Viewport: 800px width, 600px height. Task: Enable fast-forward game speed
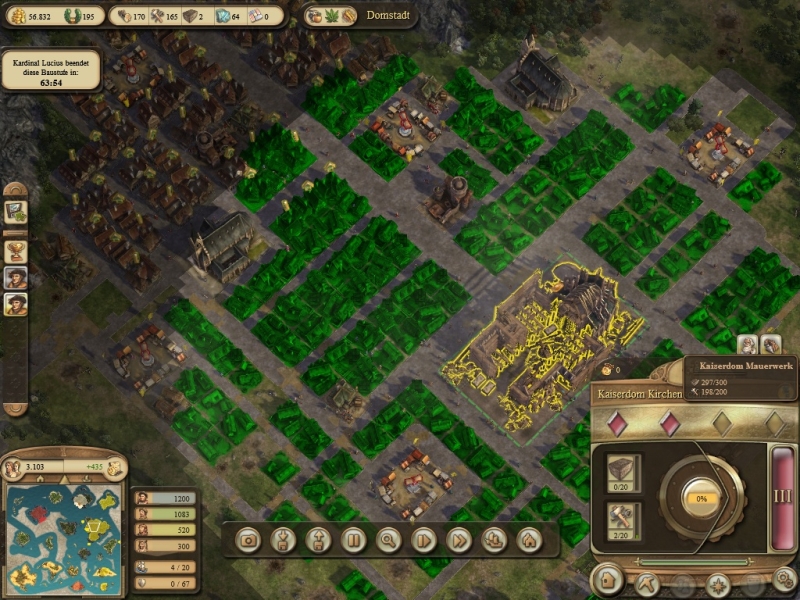(459, 540)
